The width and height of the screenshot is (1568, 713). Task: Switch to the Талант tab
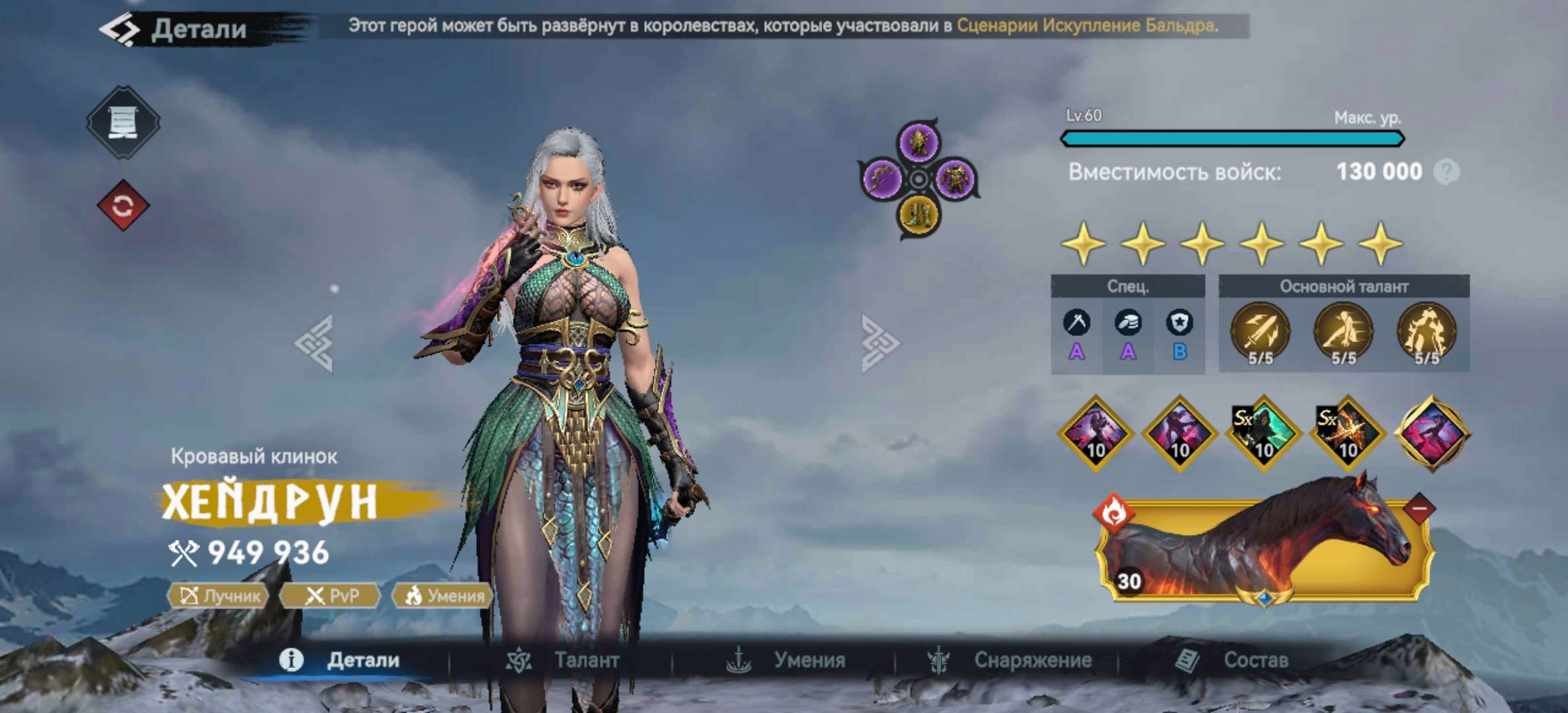click(583, 659)
